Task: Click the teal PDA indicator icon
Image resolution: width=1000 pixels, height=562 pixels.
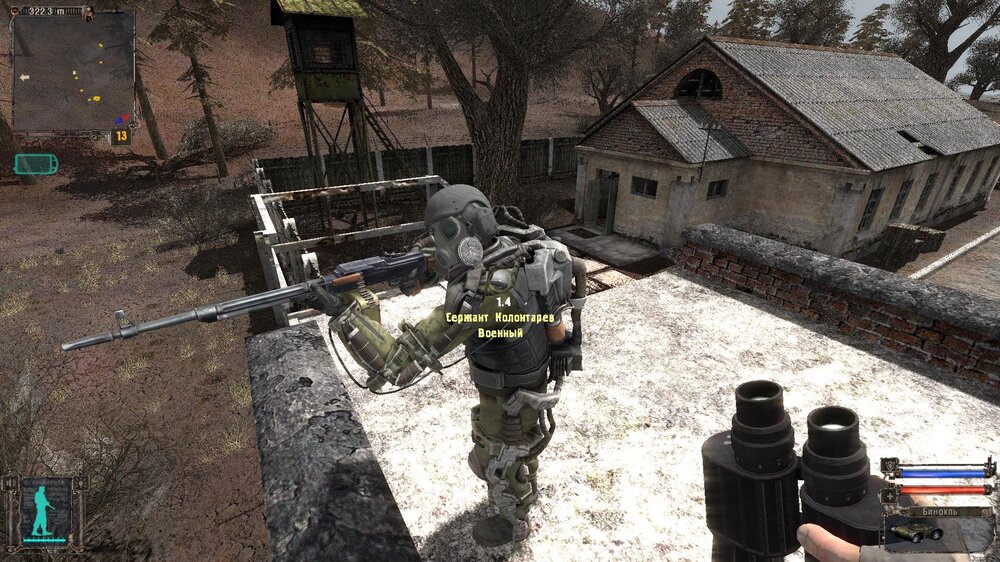Action: pos(36,163)
